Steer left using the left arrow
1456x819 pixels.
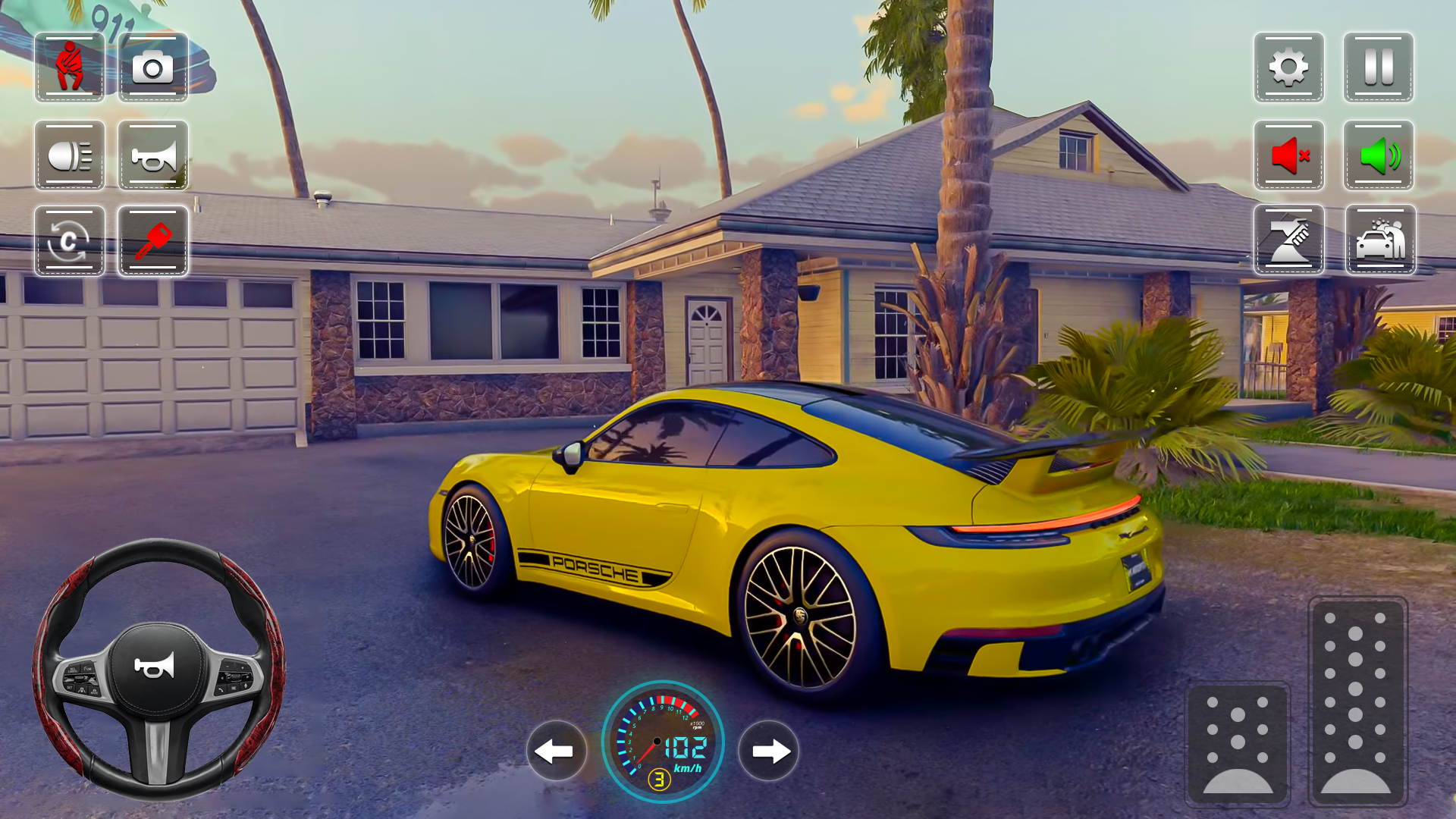click(x=558, y=752)
